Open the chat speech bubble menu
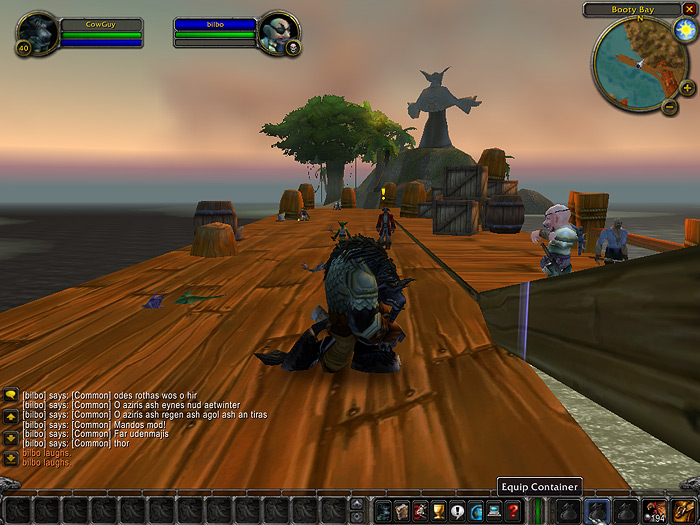This screenshot has height=525, width=700. [11, 395]
